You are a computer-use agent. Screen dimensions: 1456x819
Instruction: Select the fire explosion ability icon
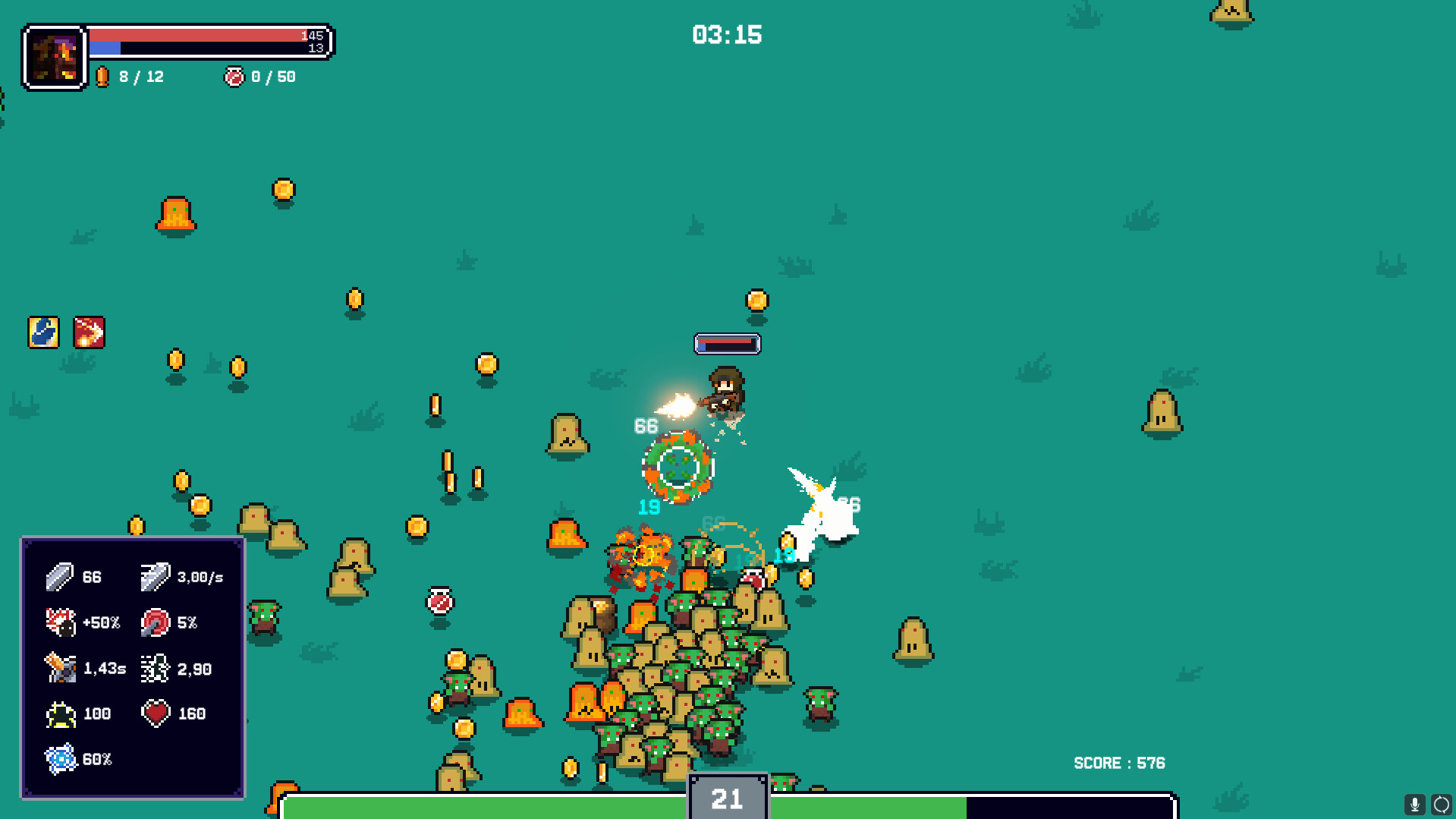click(x=89, y=332)
